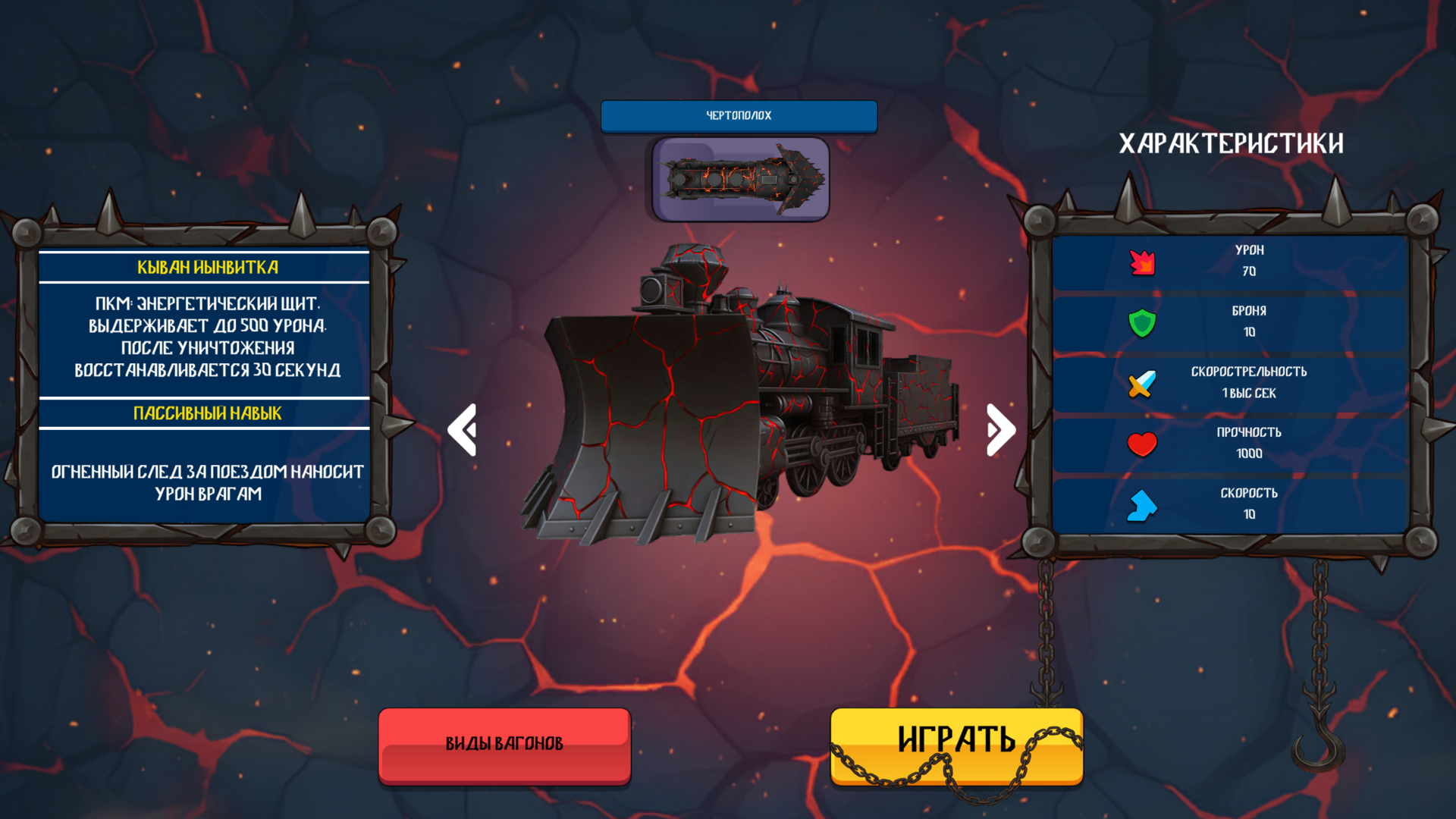Select the ПРОЧНОСТЬ 1000 stat row
Screen dimensions: 1456x819
pyautogui.click(x=1248, y=443)
